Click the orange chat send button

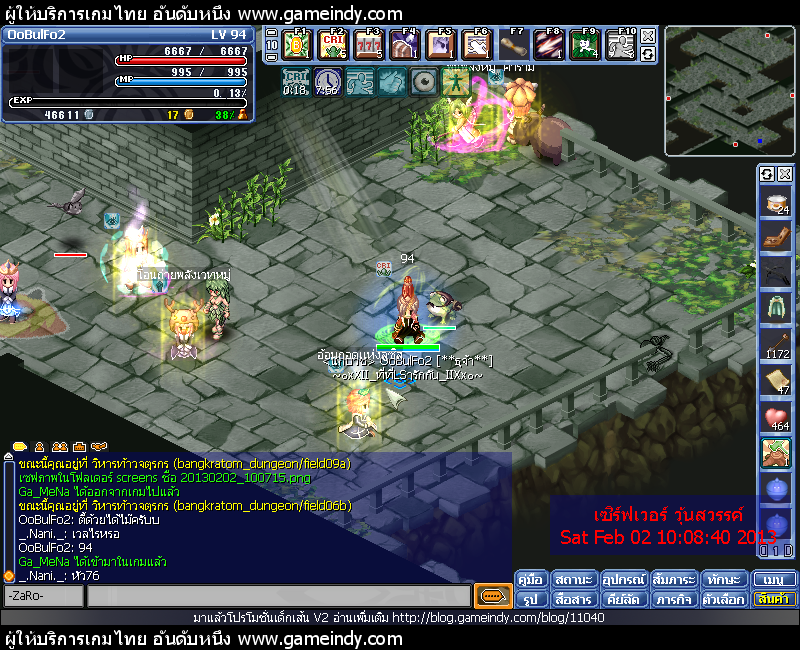coord(492,596)
